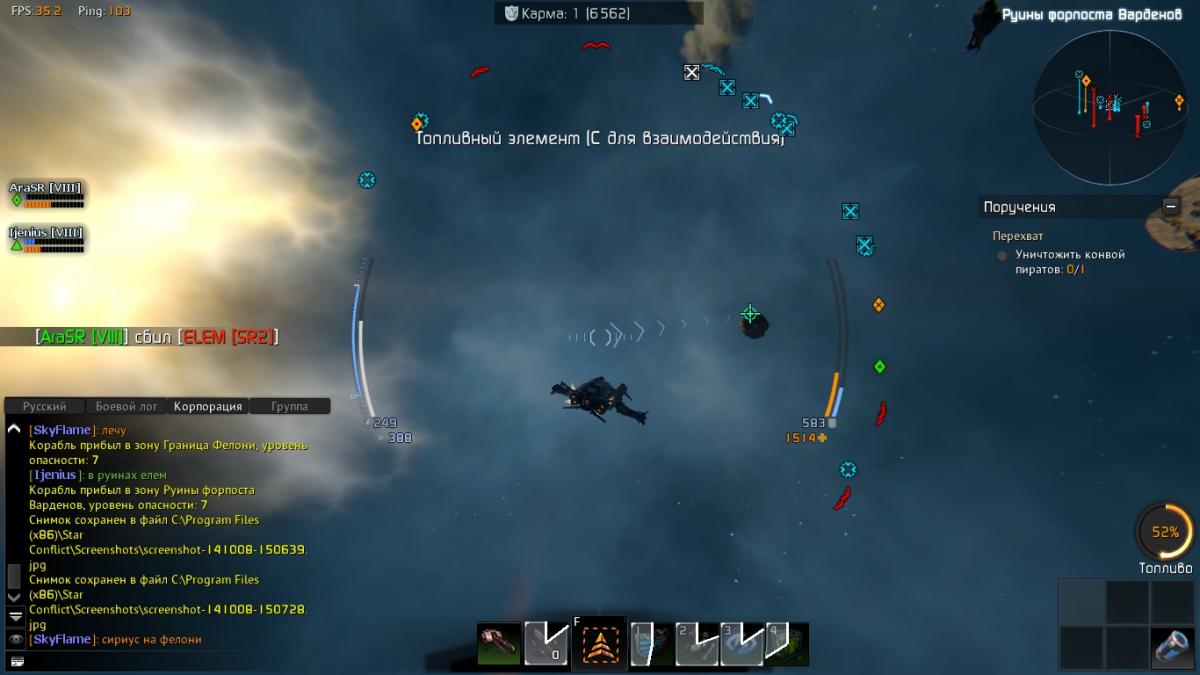
Task: Select the fuel cell item in the cargo grid
Action: 1172,647
